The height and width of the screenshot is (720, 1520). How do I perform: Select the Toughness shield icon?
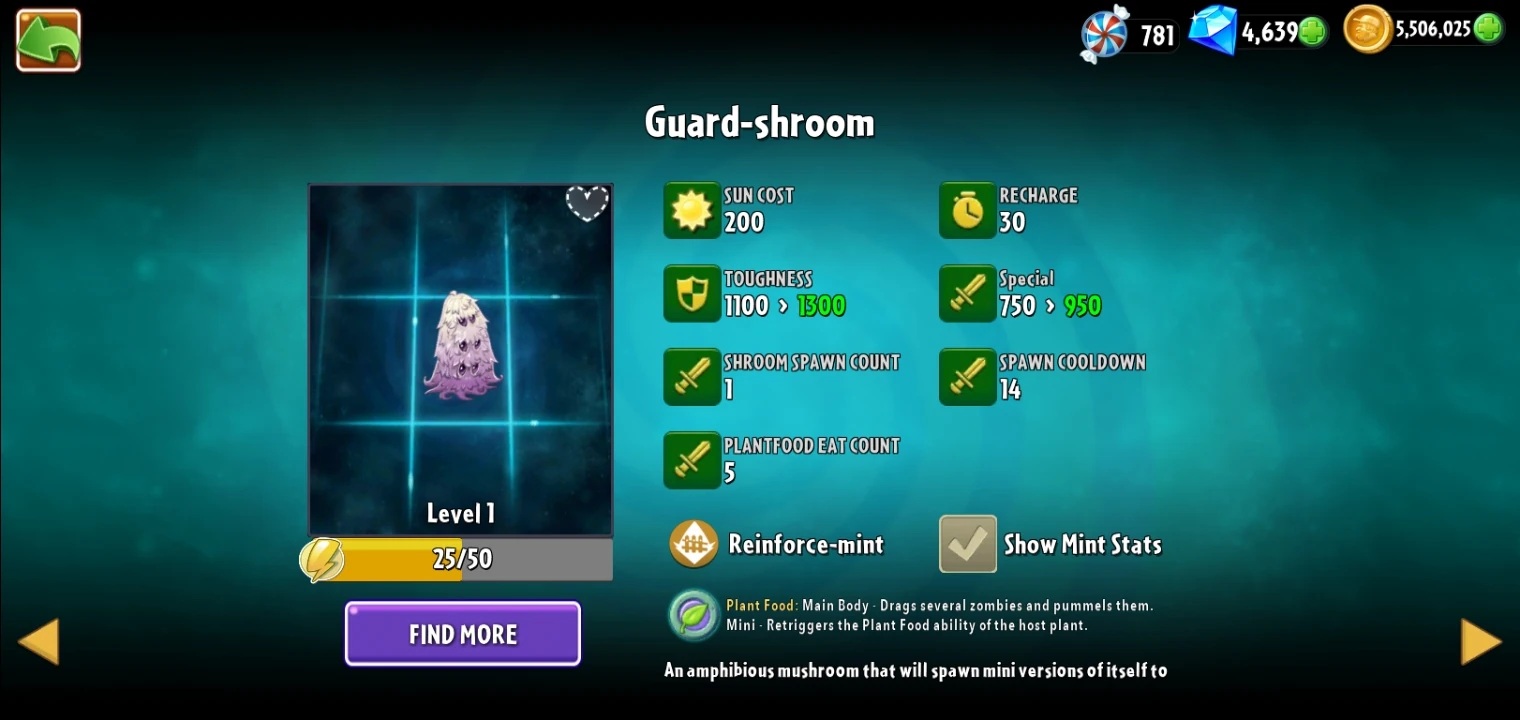pos(692,293)
